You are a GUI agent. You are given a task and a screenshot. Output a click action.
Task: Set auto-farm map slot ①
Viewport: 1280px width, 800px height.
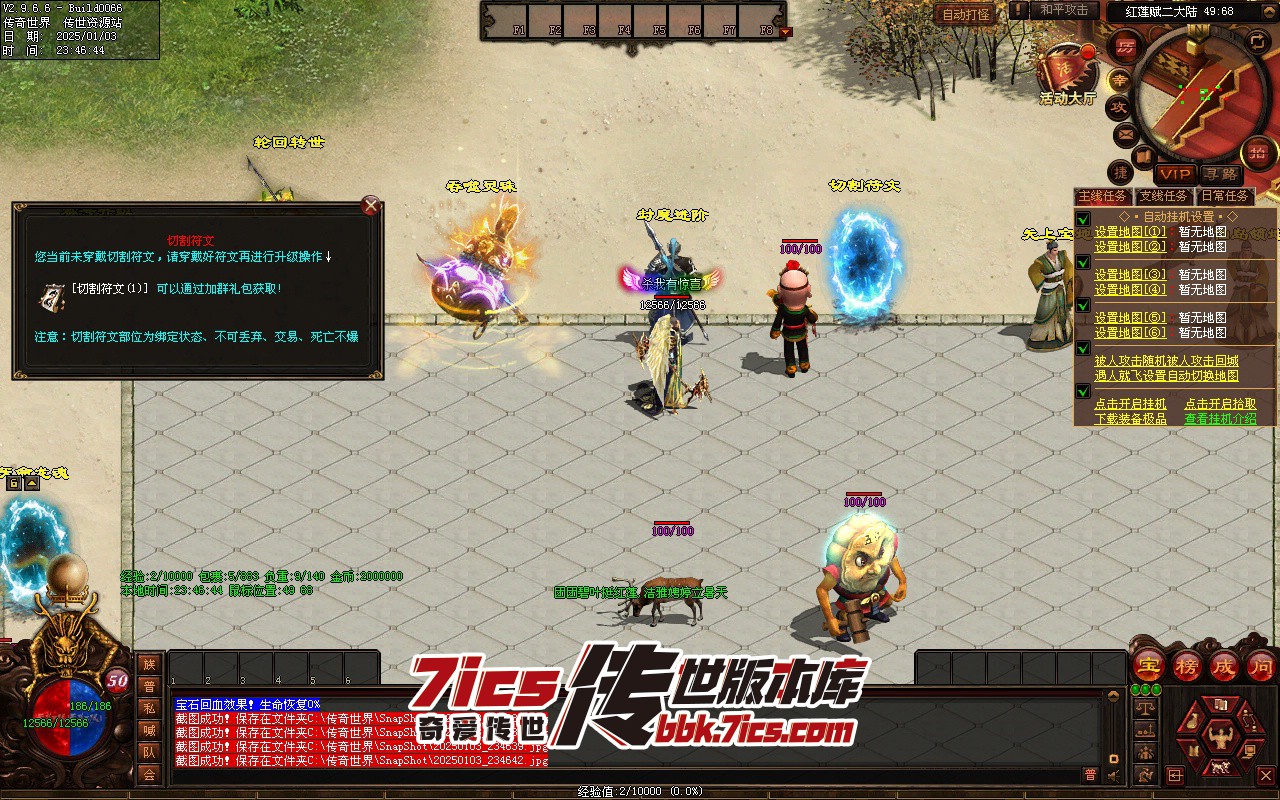coord(1130,232)
